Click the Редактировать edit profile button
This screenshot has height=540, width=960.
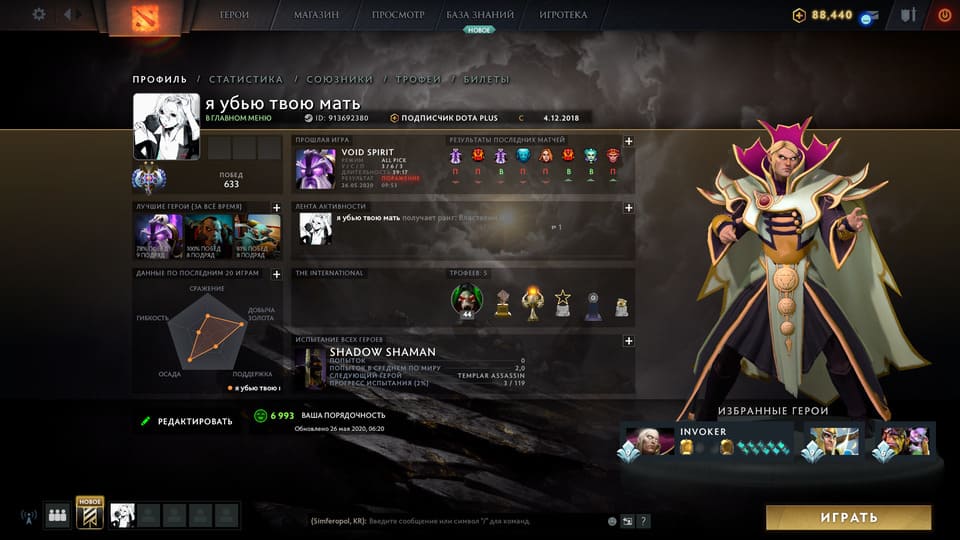[187, 421]
